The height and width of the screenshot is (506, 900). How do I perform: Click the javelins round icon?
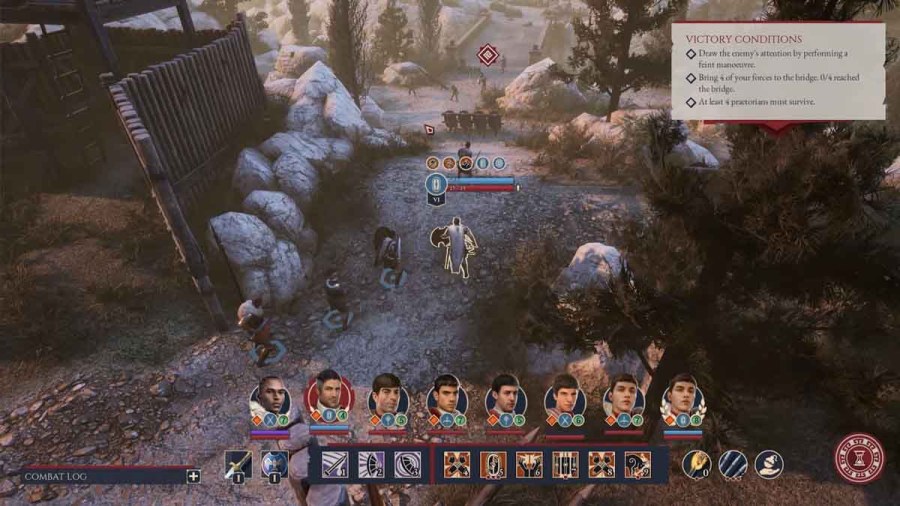pyautogui.click(x=732, y=464)
